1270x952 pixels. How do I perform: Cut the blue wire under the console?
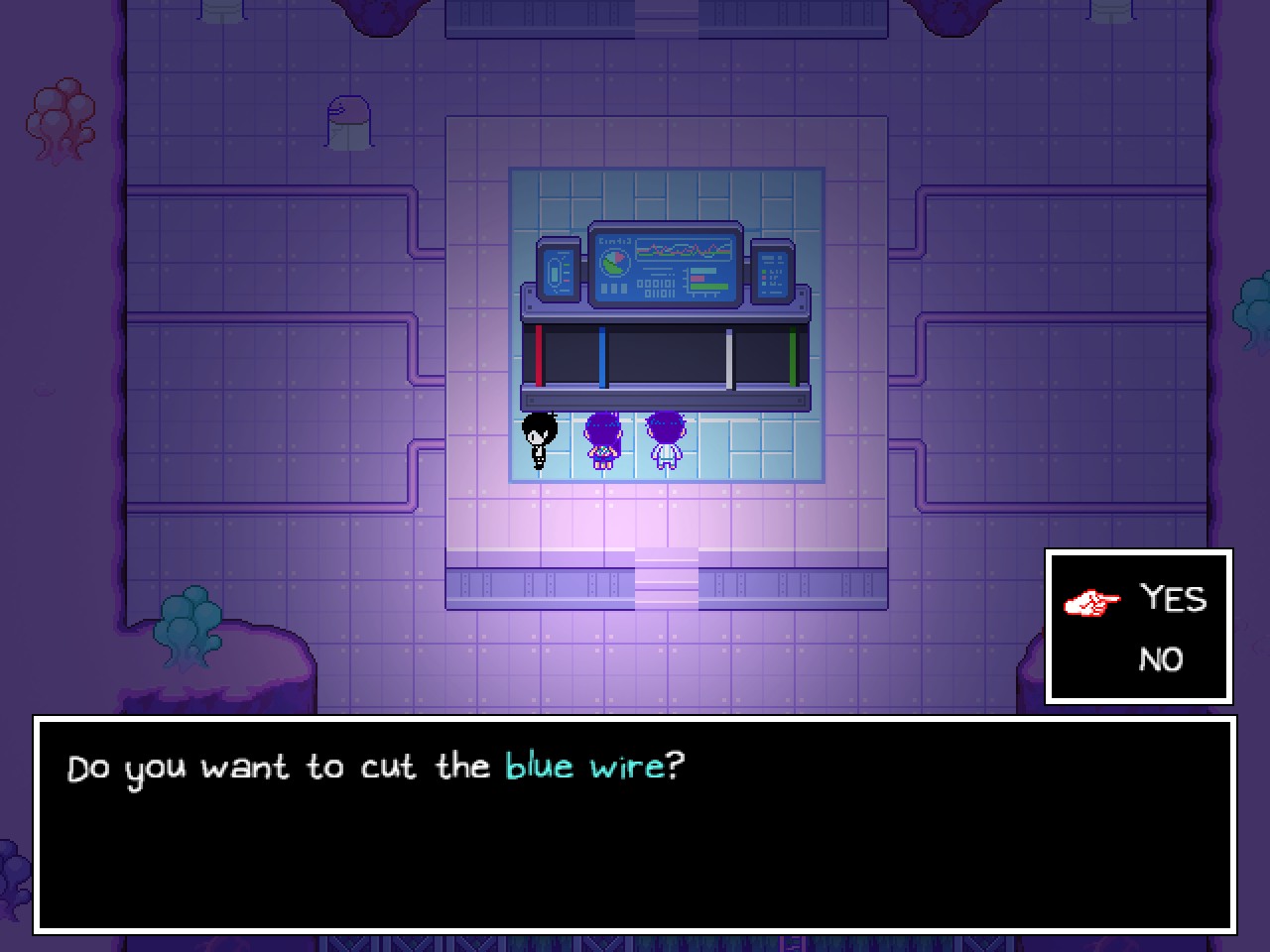(604, 355)
